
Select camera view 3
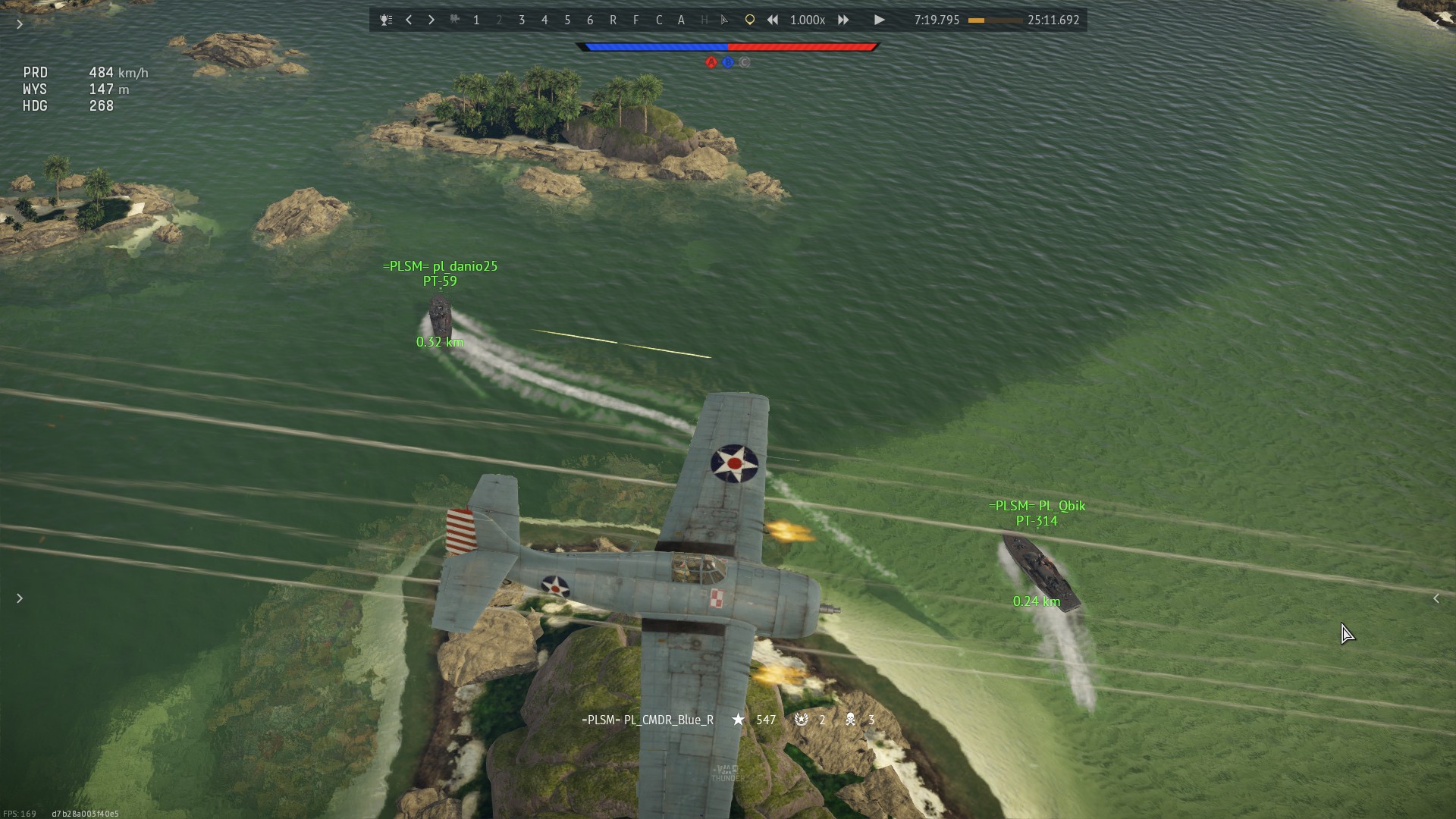click(x=522, y=20)
